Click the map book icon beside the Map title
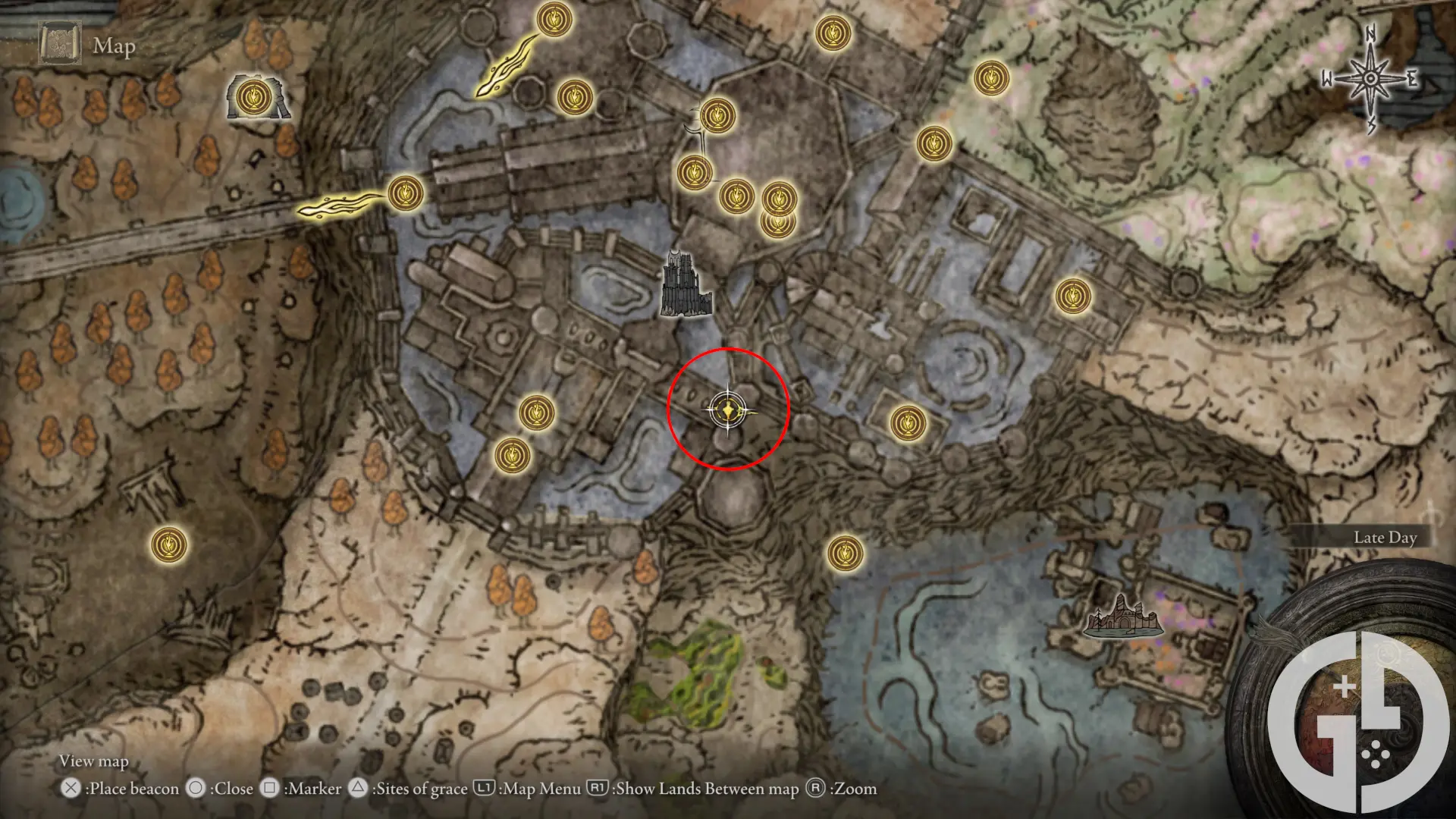1456x819 pixels. (x=59, y=43)
